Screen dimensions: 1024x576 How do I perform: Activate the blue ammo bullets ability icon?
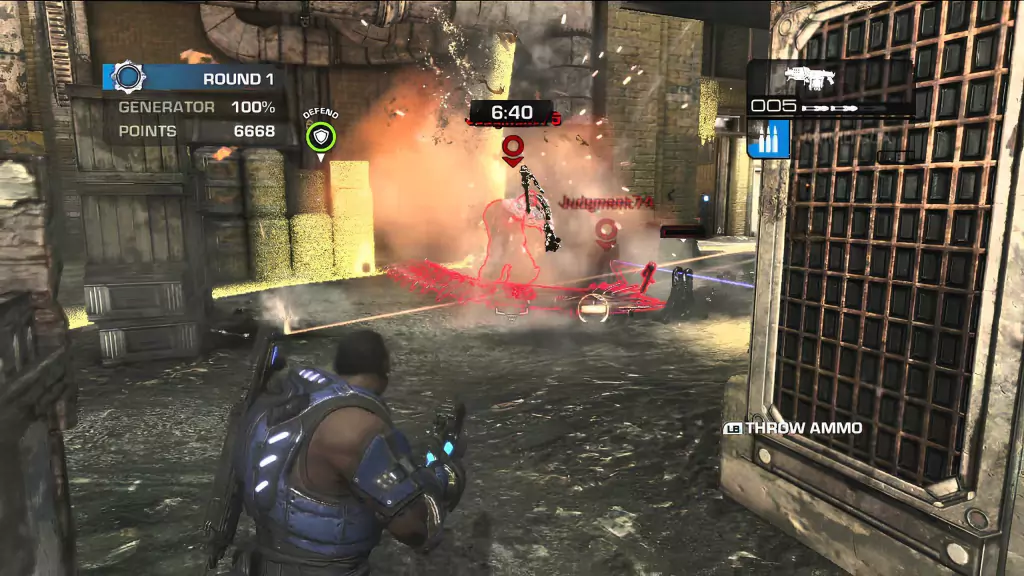click(x=769, y=139)
